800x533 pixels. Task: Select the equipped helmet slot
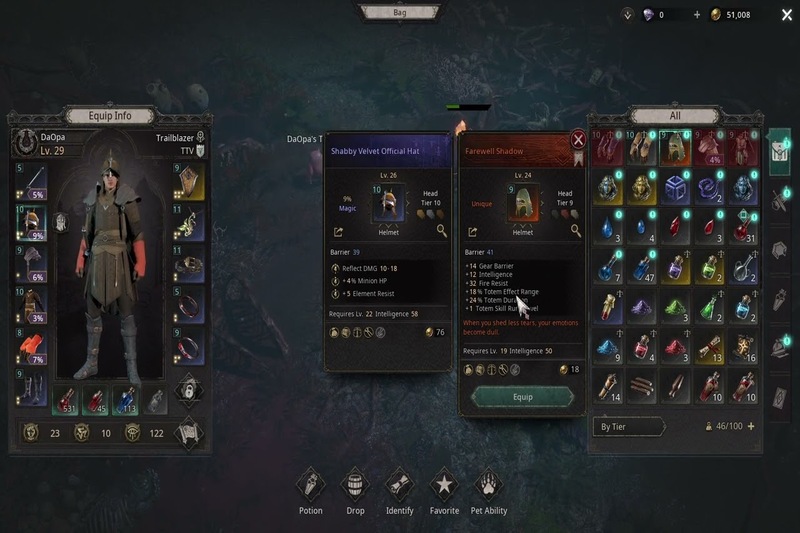coord(32,222)
